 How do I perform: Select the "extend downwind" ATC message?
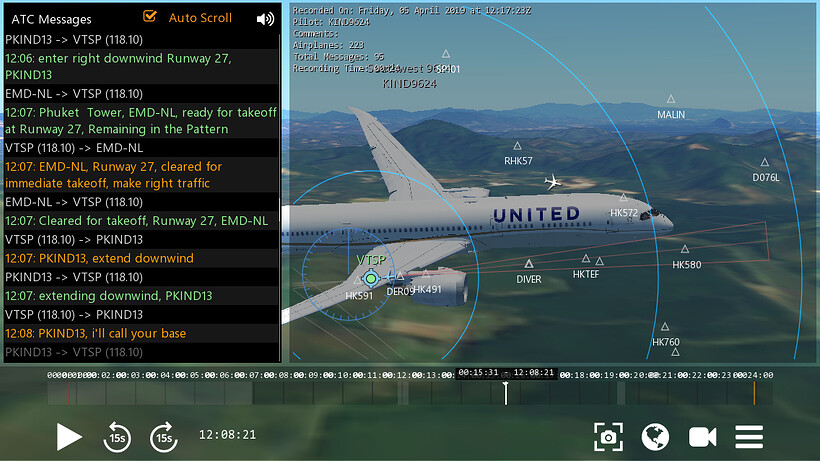pos(100,258)
